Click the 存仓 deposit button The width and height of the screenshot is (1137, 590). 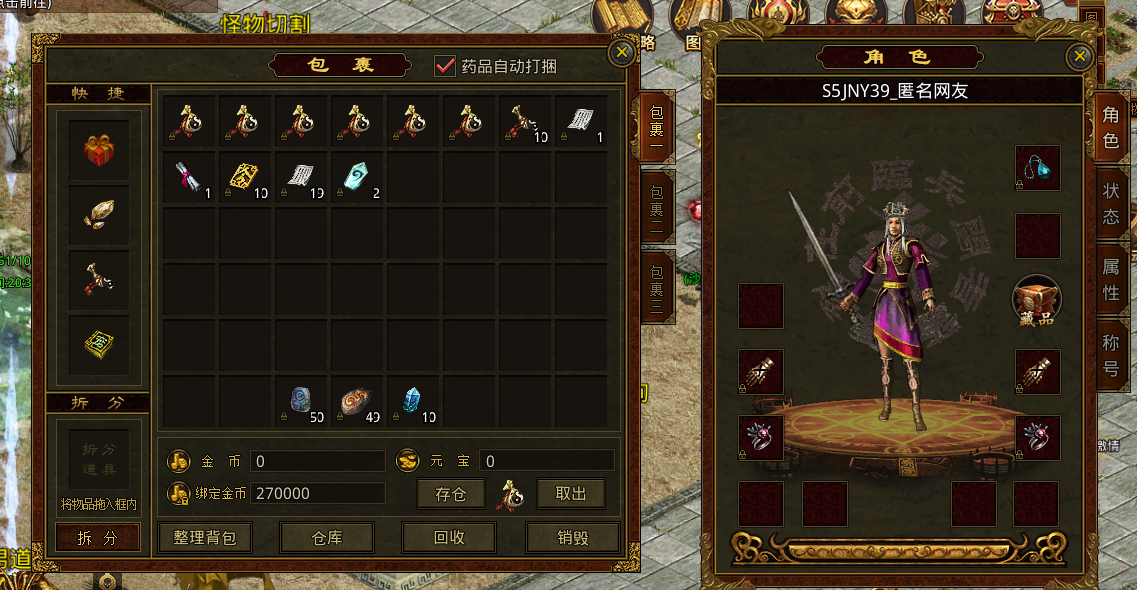(x=450, y=494)
